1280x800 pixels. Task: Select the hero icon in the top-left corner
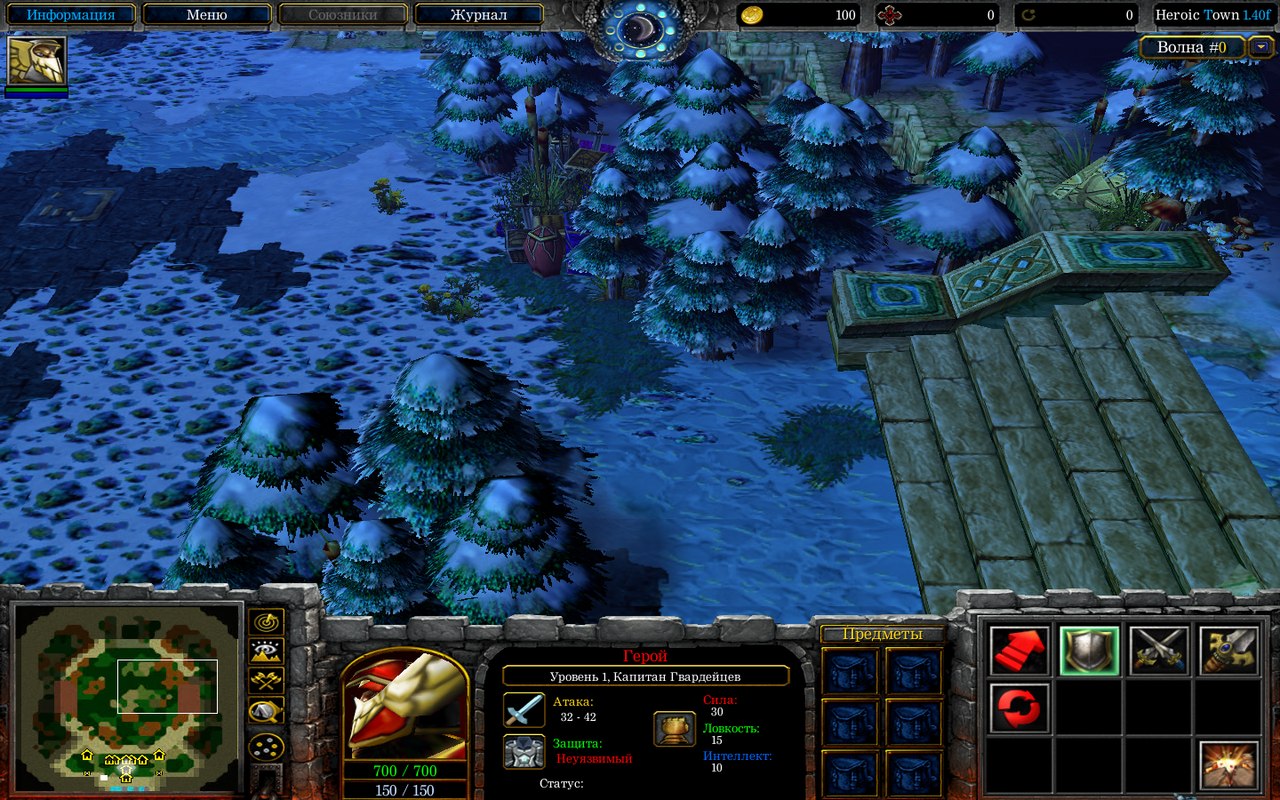[37, 61]
